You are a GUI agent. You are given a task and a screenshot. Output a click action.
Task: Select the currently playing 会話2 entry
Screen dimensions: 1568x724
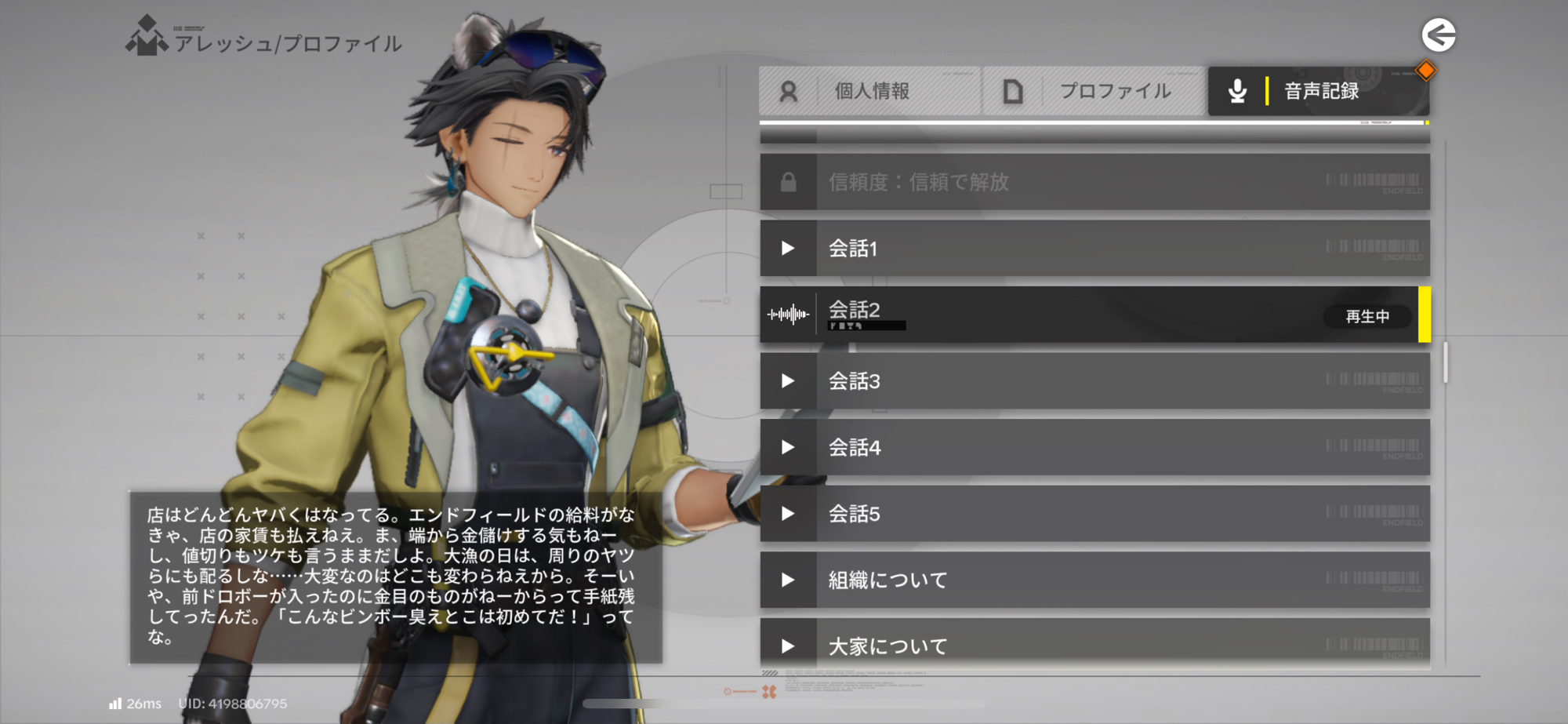coord(1094,315)
